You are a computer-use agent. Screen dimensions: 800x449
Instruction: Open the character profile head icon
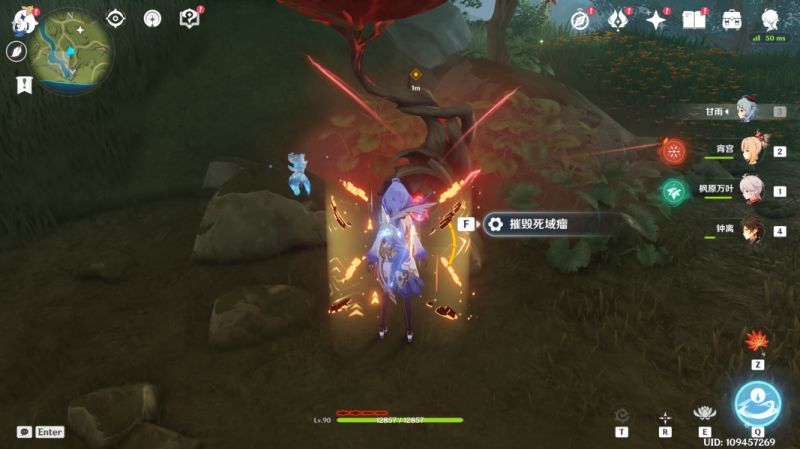[771, 20]
